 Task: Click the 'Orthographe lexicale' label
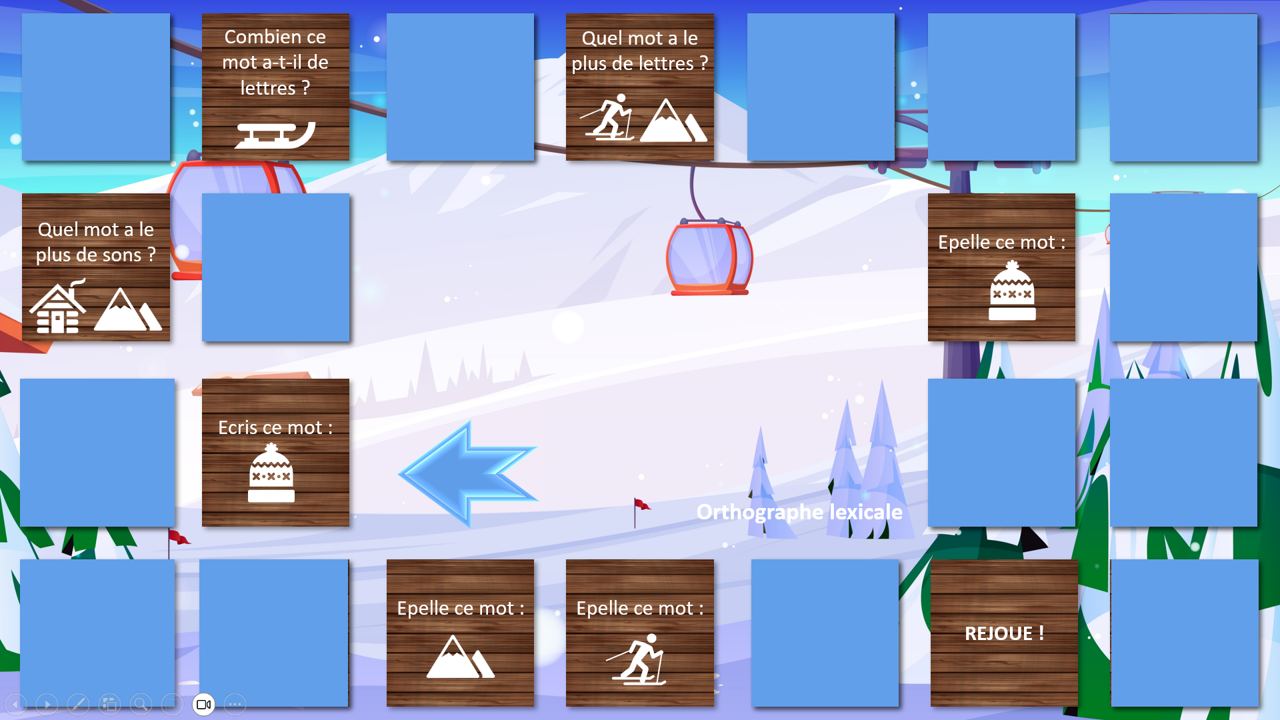tap(799, 512)
